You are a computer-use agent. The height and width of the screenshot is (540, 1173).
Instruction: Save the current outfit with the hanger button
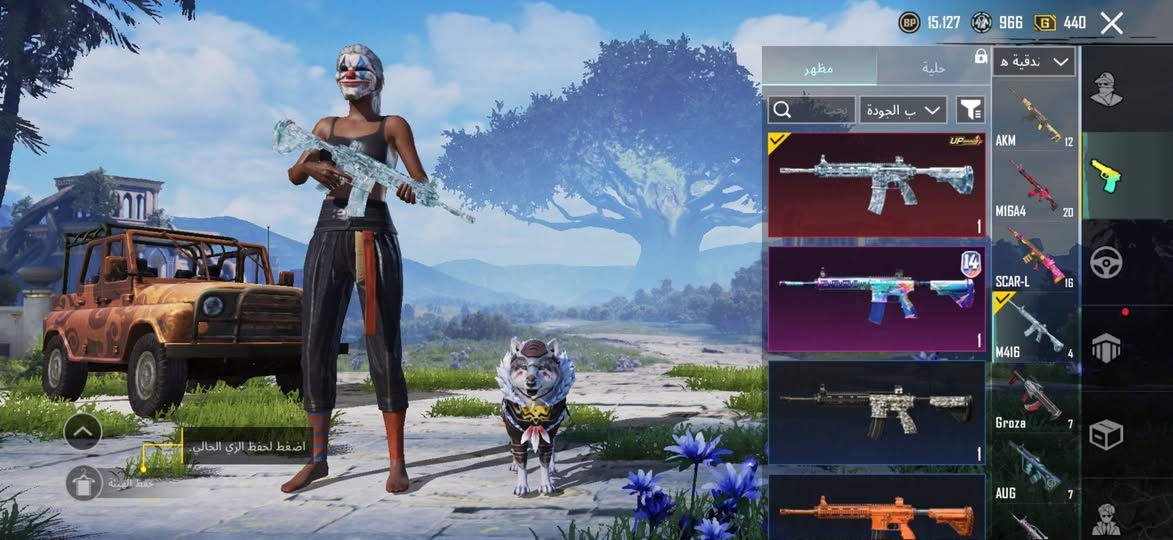(84, 482)
